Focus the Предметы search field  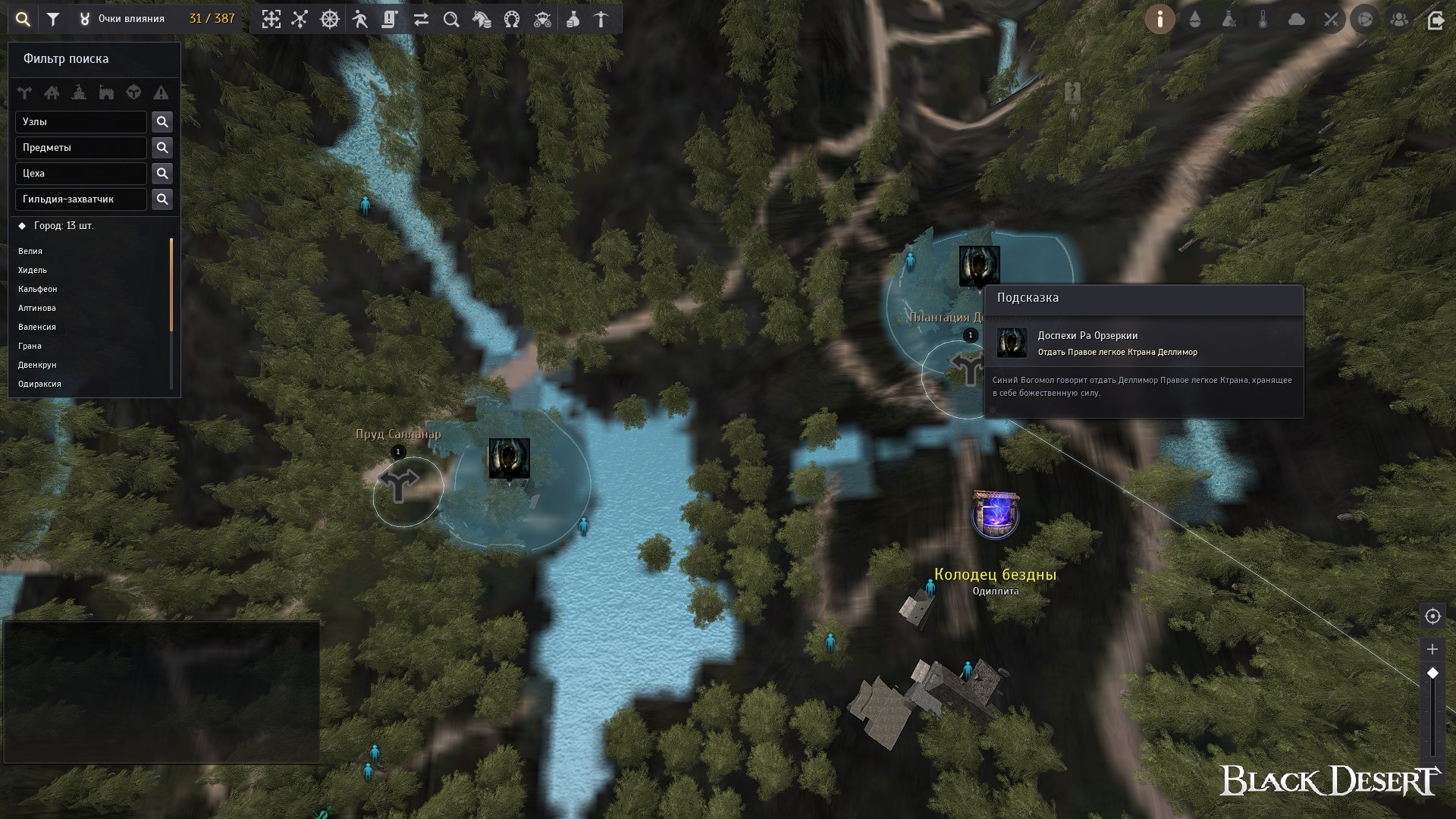(x=80, y=148)
